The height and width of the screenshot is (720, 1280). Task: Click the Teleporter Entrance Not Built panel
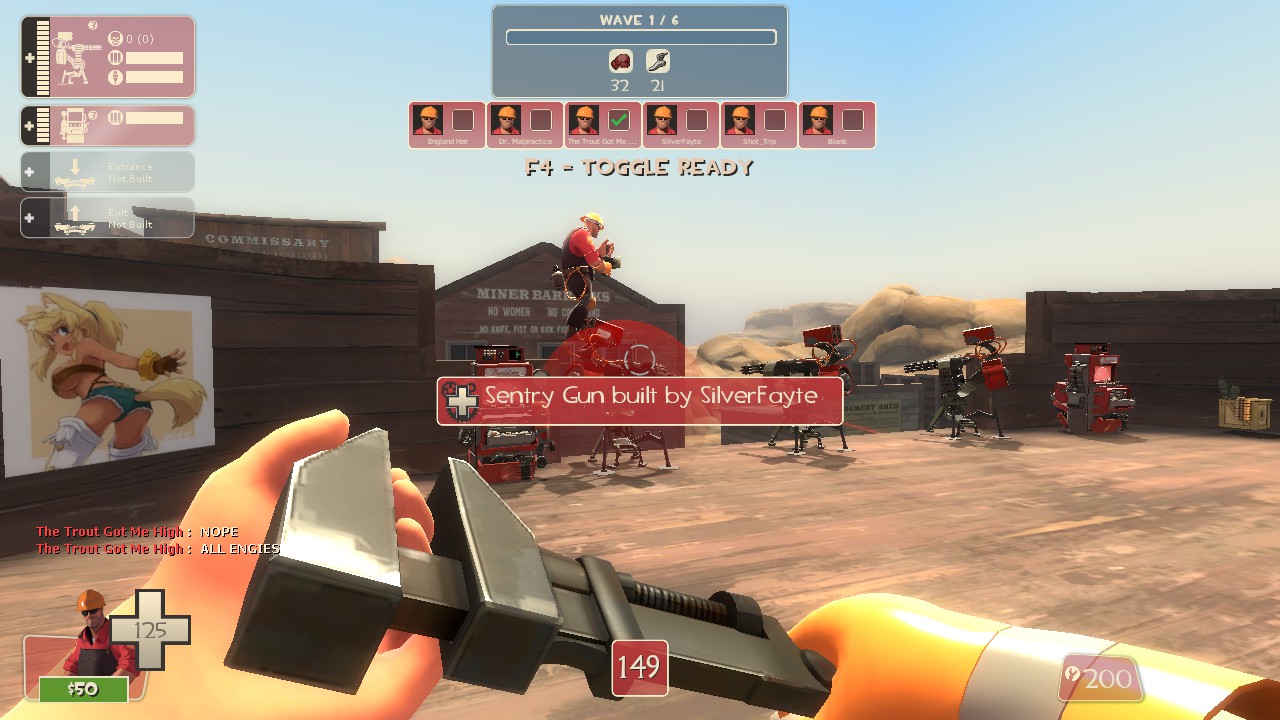(108, 172)
